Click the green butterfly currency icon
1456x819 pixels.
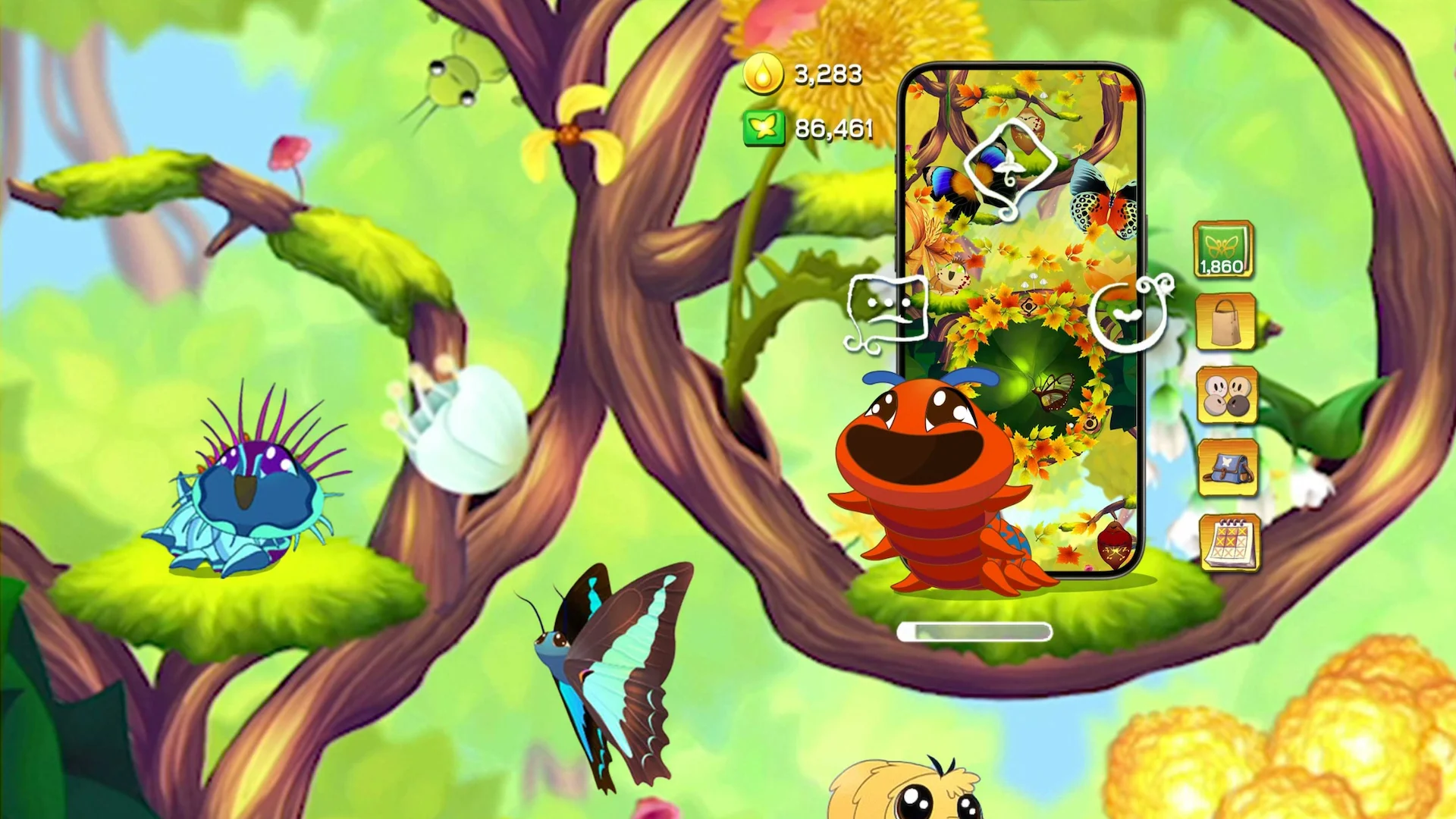(763, 127)
